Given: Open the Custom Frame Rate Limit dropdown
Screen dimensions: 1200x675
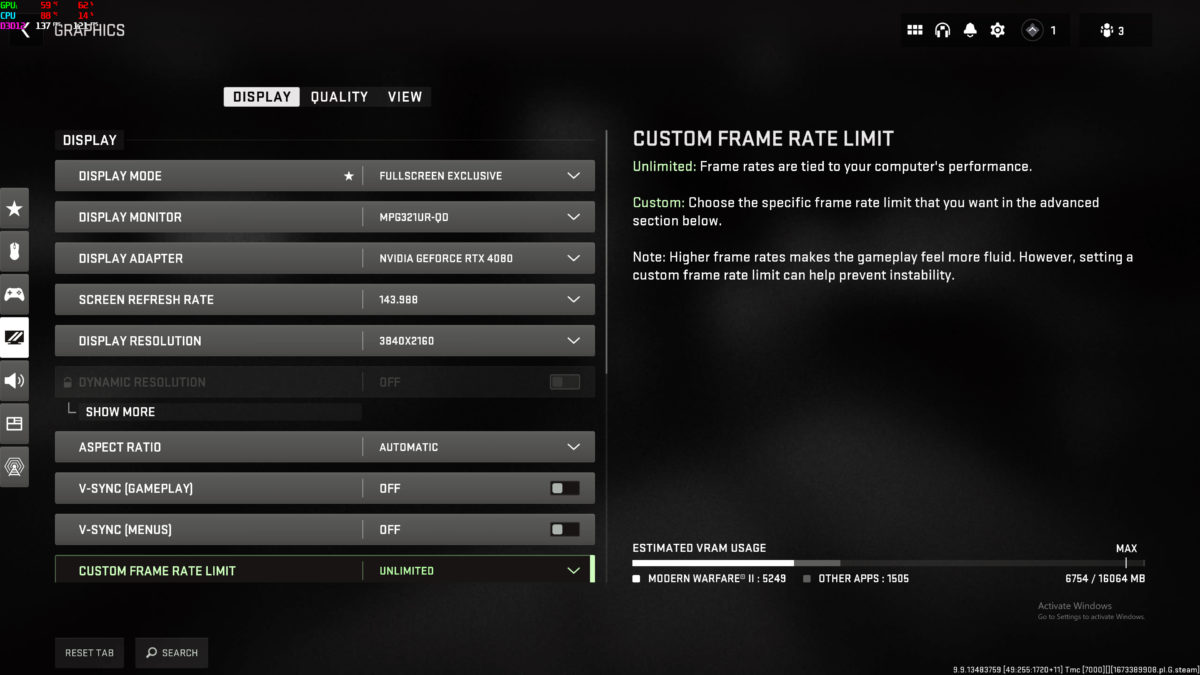Looking at the screenshot, I should click(573, 570).
